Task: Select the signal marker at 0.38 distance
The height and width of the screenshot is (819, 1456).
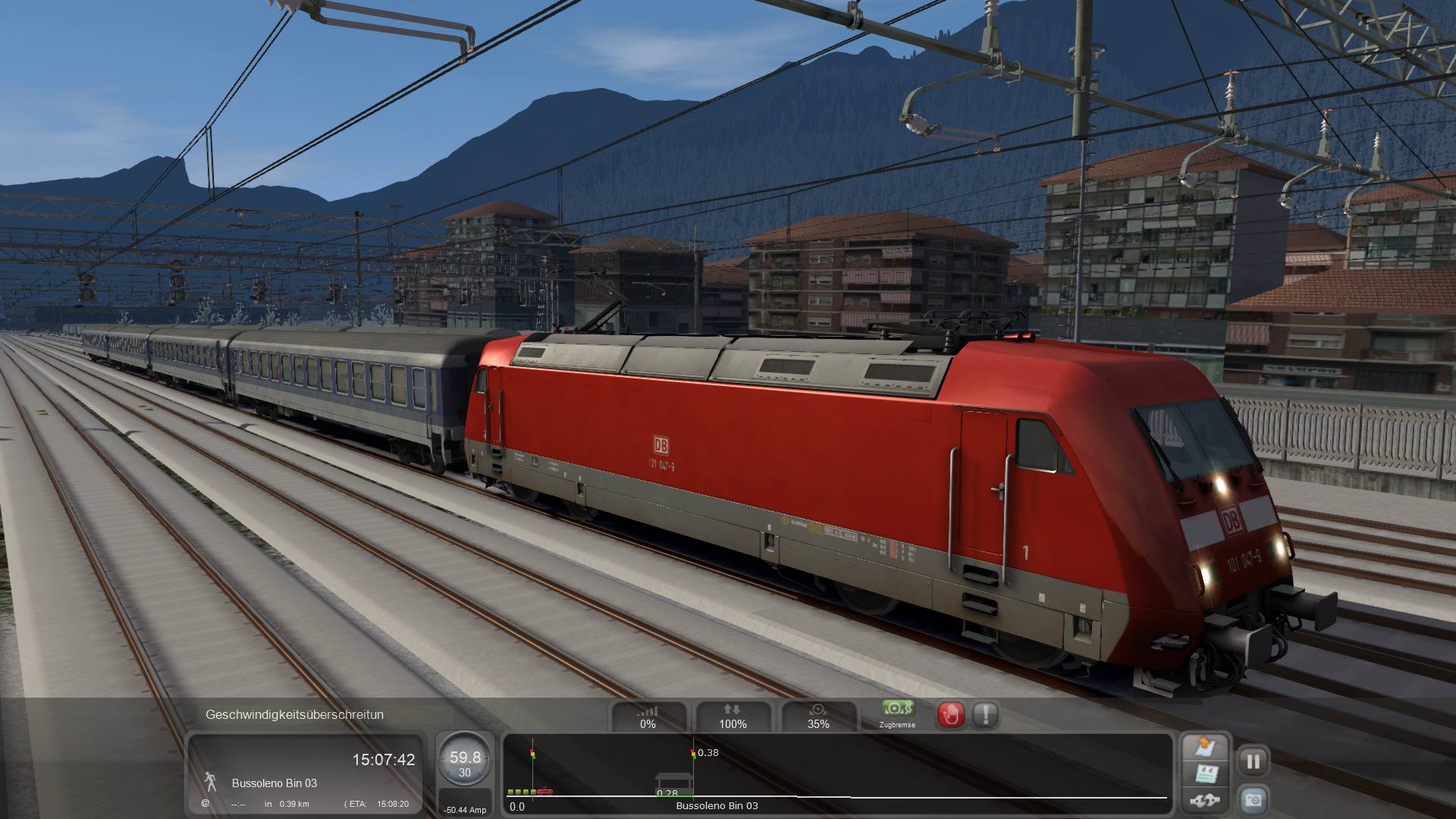Action: 693,755
